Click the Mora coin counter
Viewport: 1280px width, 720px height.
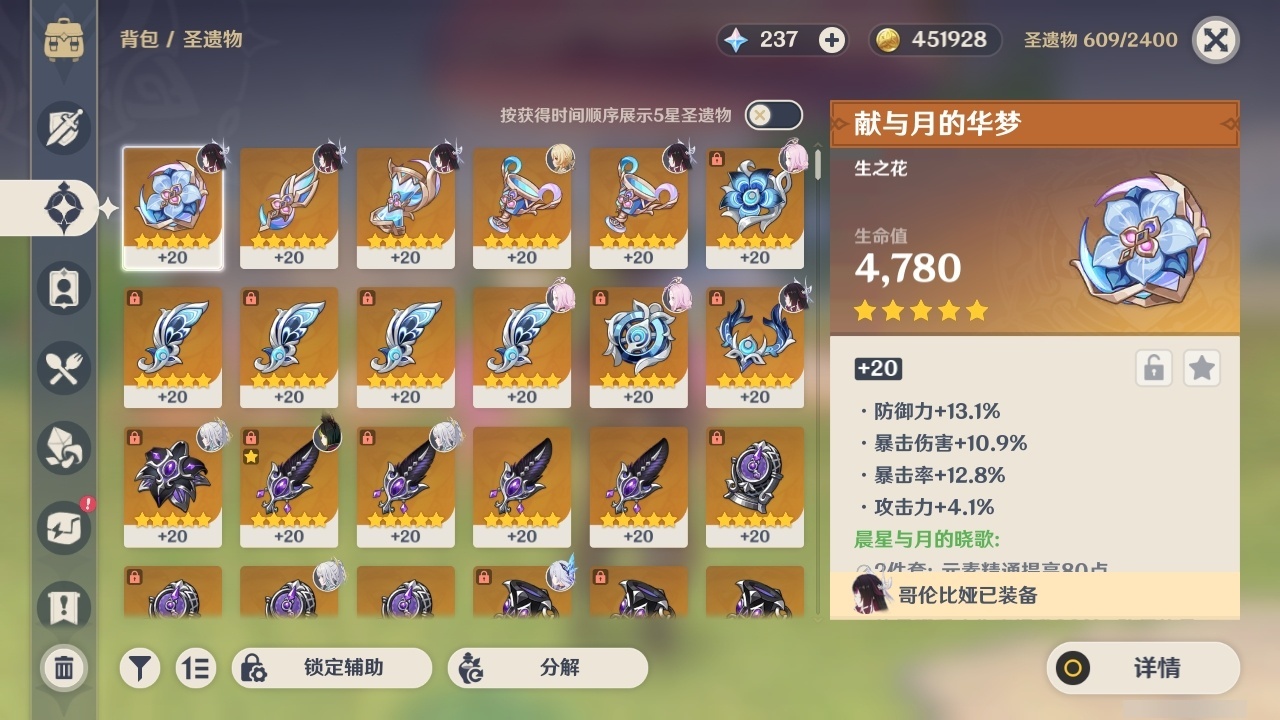click(x=934, y=40)
